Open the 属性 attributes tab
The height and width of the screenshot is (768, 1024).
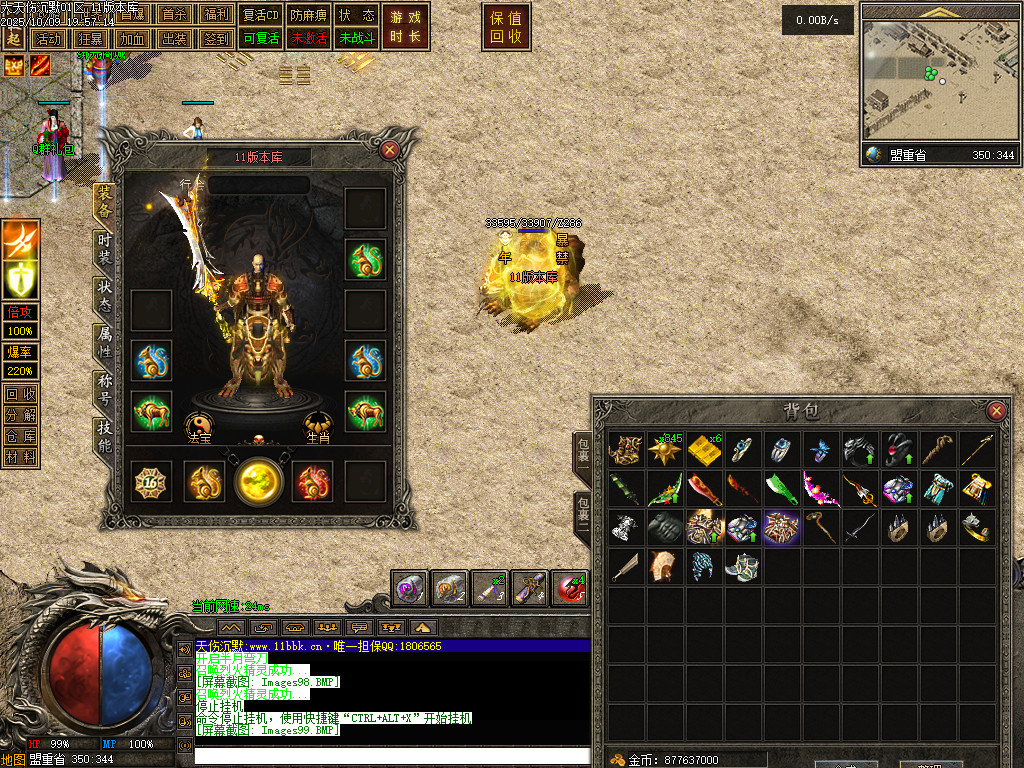[104, 342]
